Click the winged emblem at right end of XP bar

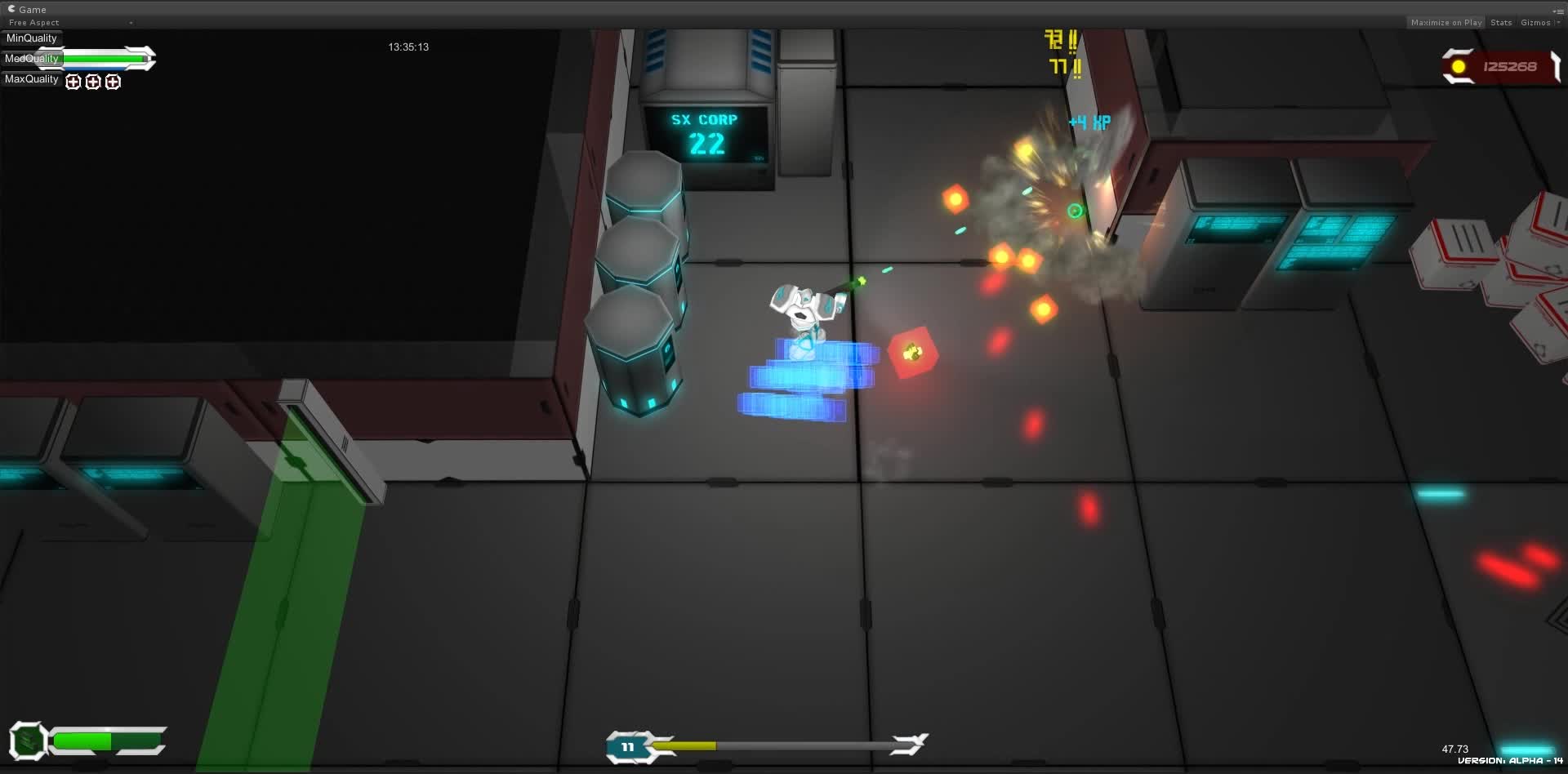[x=909, y=744]
